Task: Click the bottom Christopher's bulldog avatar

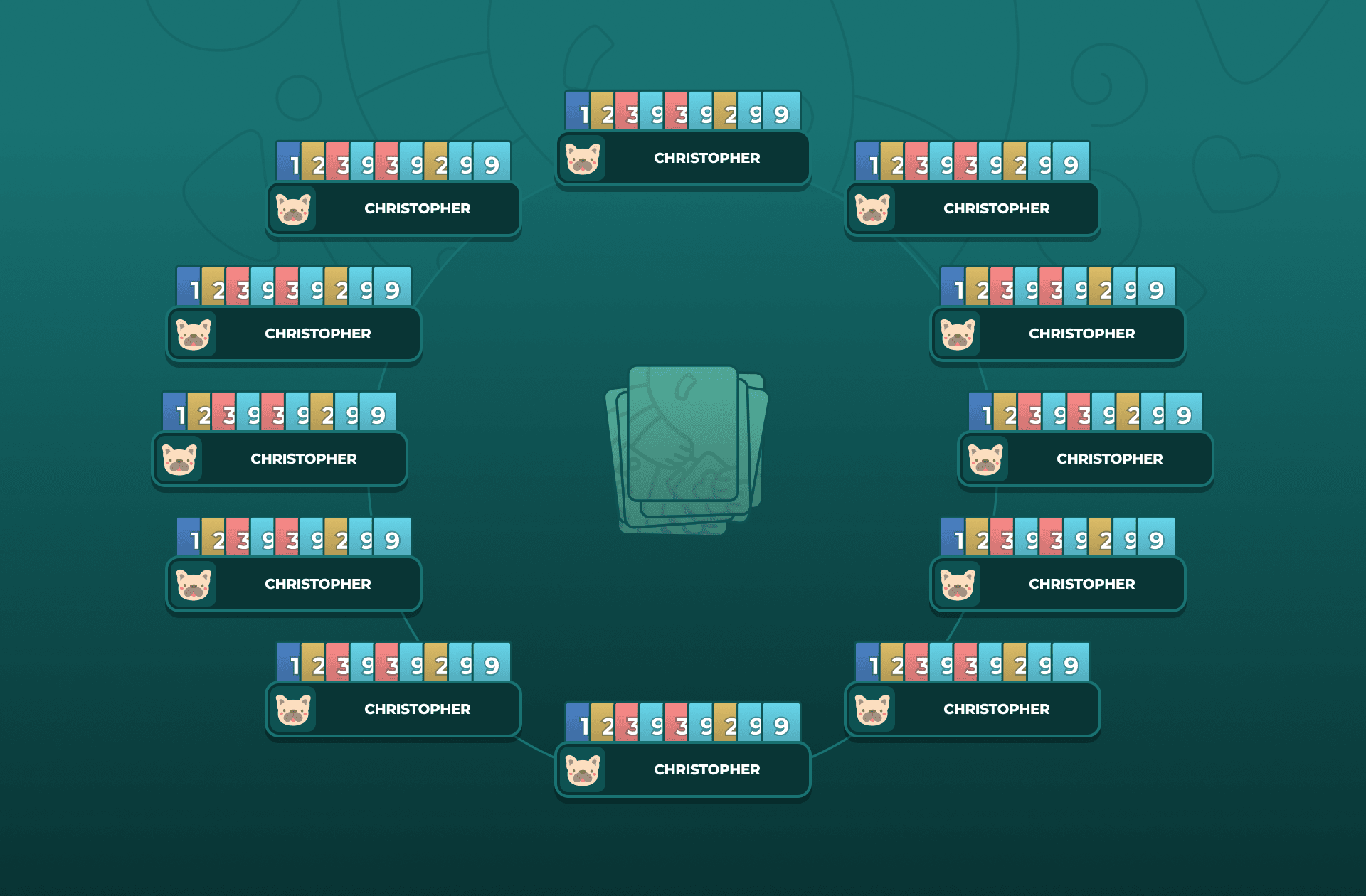Action: coord(583,769)
